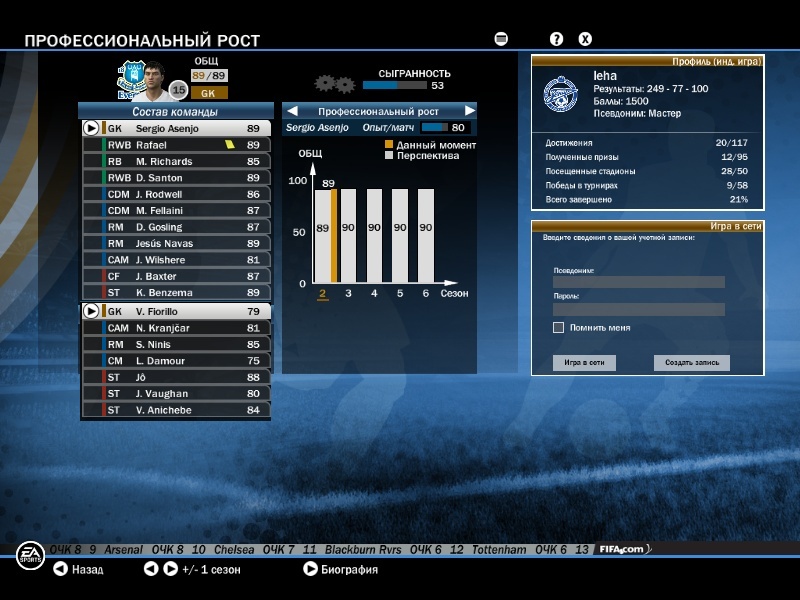Toggle the Помнить меня checkbox
Viewport: 800px width, 600px height.
[x=558, y=328]
